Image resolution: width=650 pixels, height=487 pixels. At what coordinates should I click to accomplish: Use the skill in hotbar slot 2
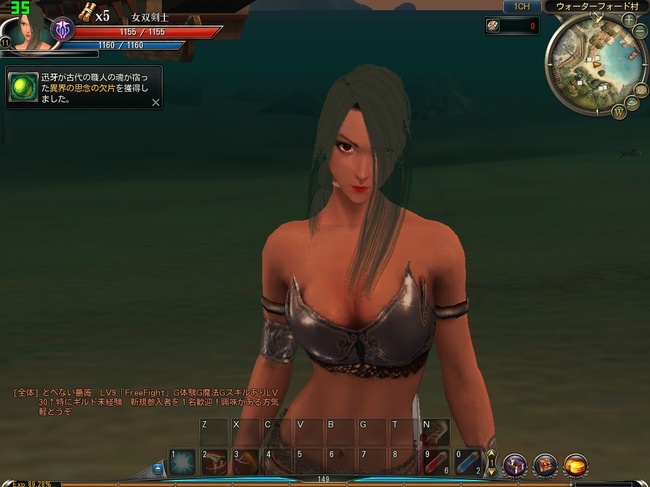pyautogui.click(x=213, y=462)
